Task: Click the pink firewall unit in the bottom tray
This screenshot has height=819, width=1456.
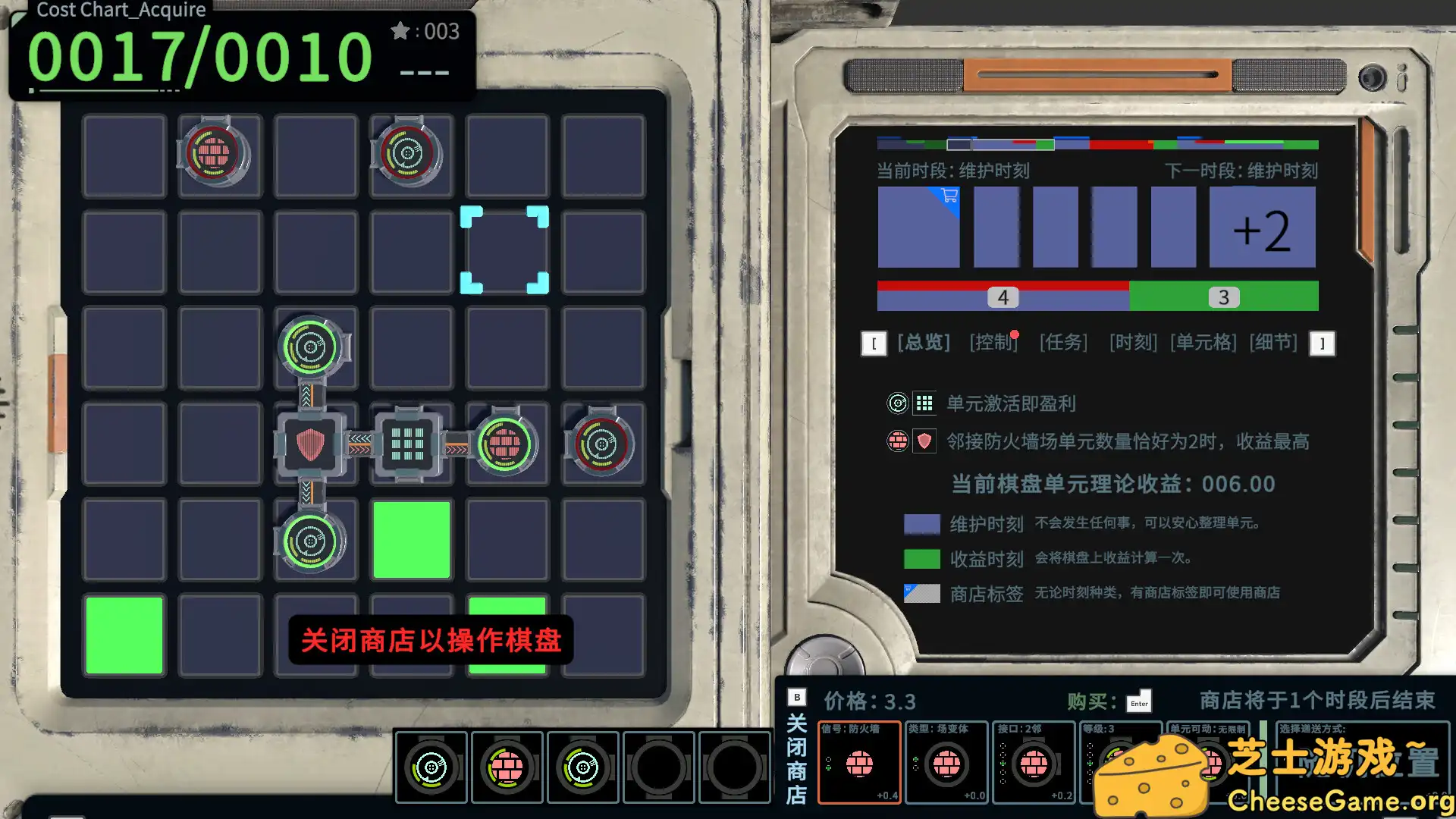Action: point(507,766)
